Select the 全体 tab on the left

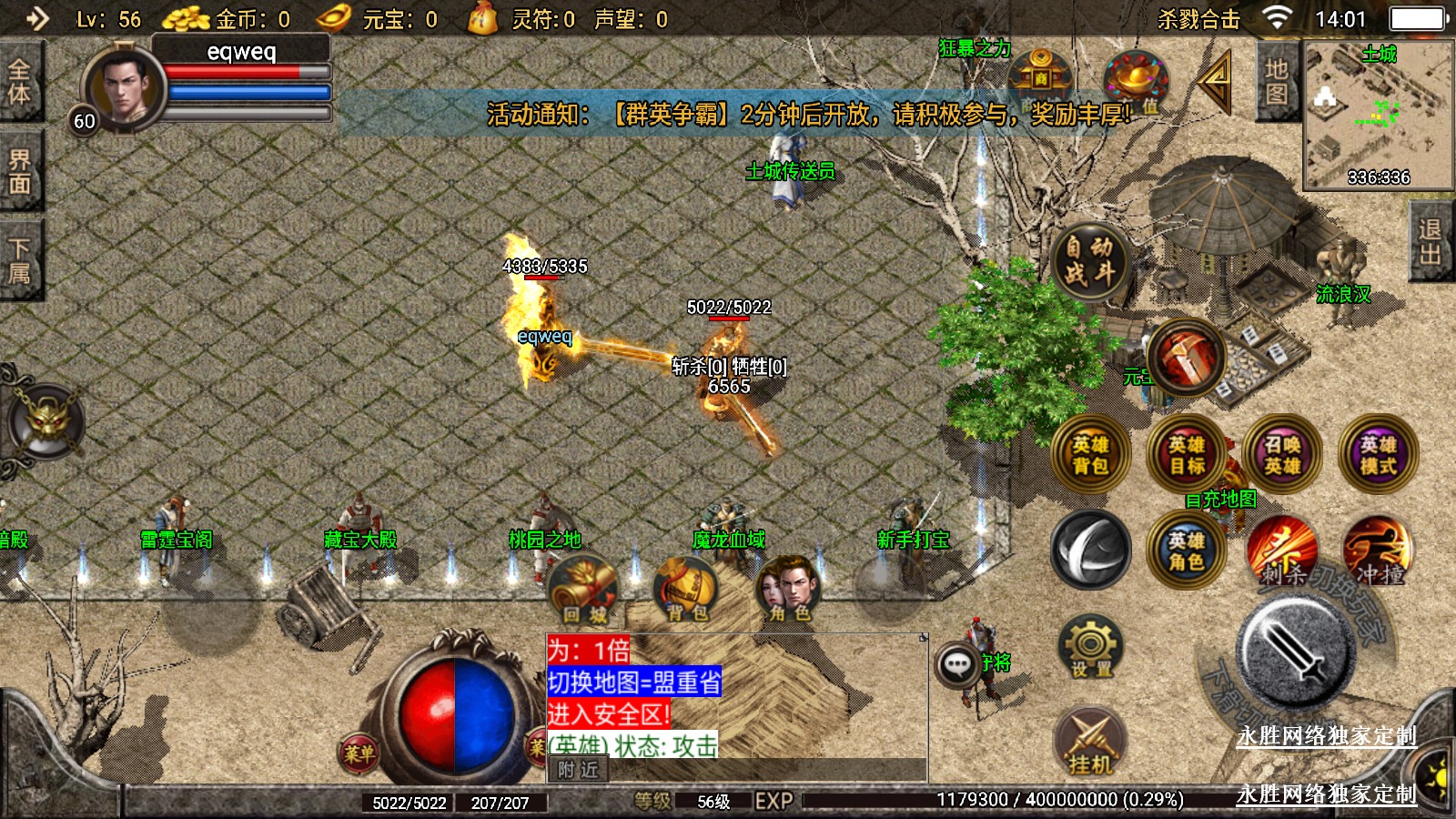(20, 82)
